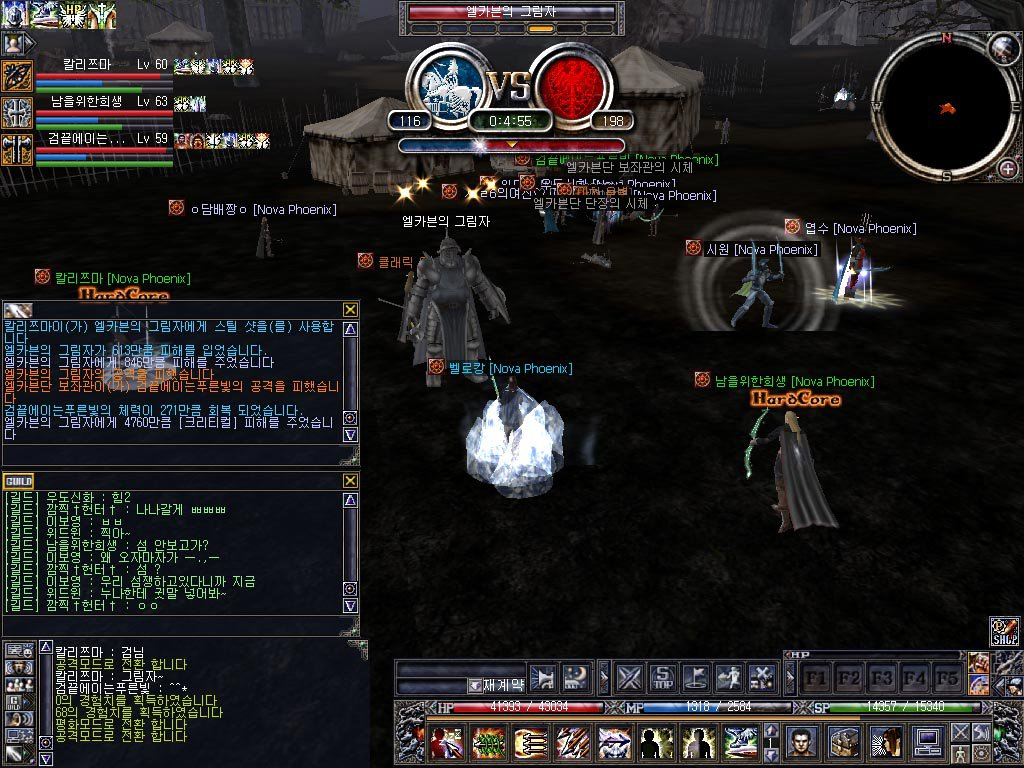Click the S TOP stop button
This screenshot has width=1024, height=768.
(x=662, y=677)
